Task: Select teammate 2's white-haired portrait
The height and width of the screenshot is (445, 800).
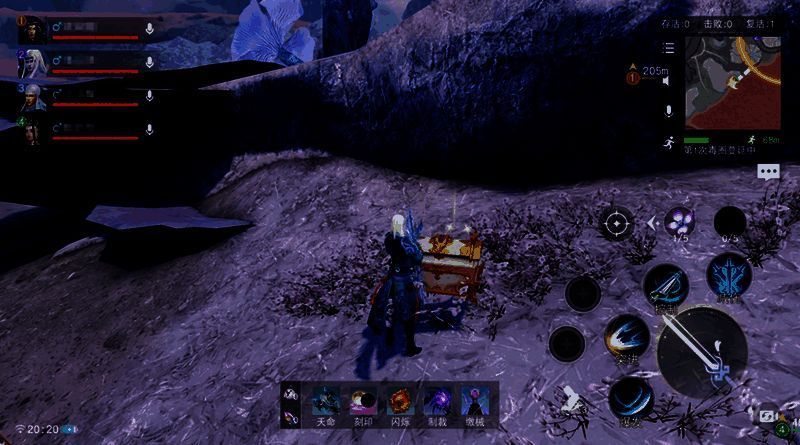Action: point(33,63)
